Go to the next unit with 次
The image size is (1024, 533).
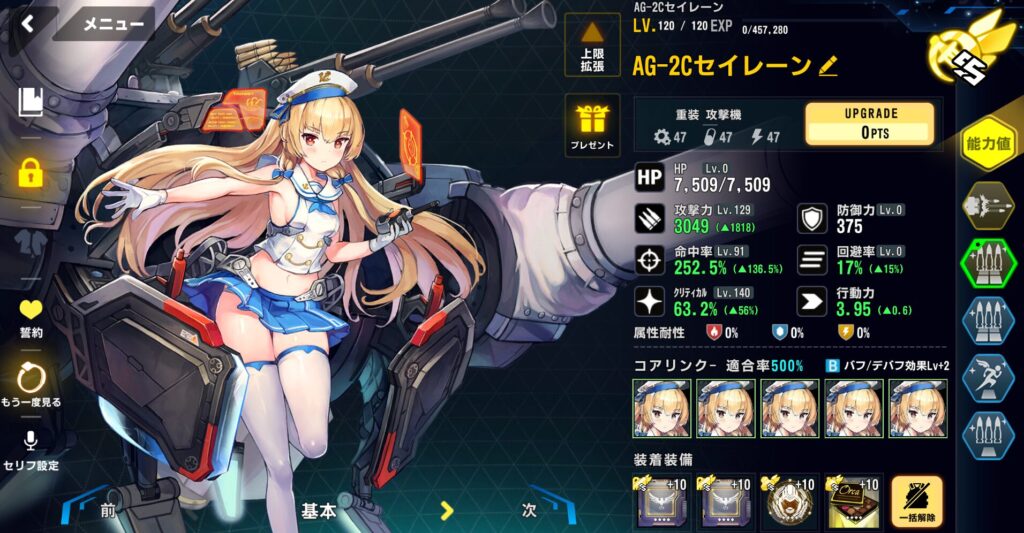pos(529,509)
